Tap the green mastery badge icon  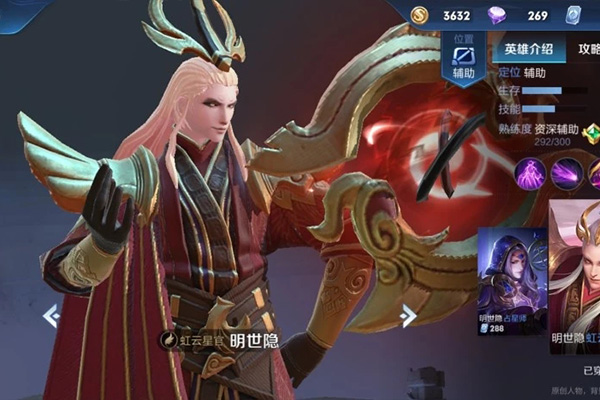pos(590,131)
